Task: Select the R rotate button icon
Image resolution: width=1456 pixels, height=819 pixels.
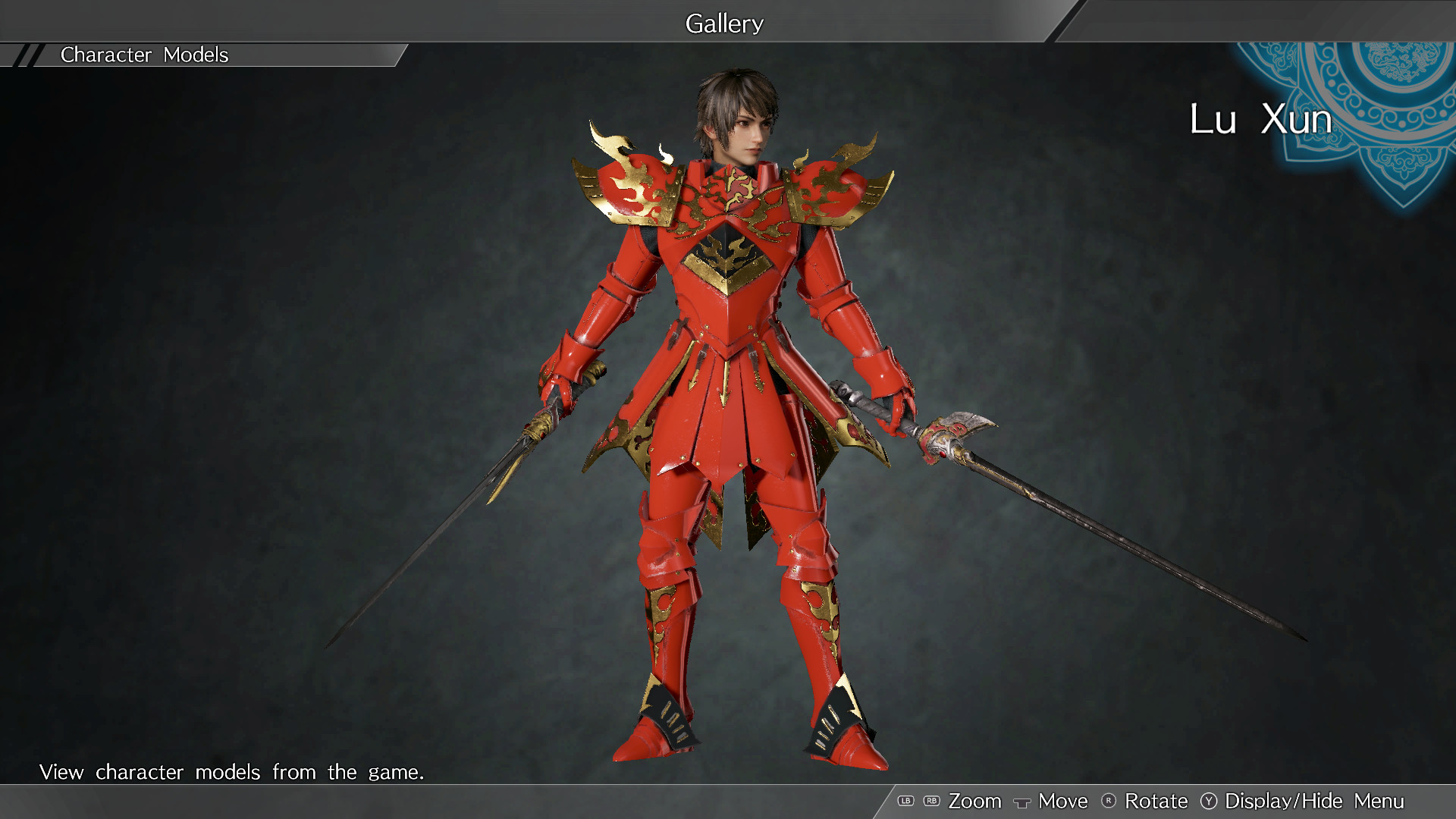Action: 1108,801
